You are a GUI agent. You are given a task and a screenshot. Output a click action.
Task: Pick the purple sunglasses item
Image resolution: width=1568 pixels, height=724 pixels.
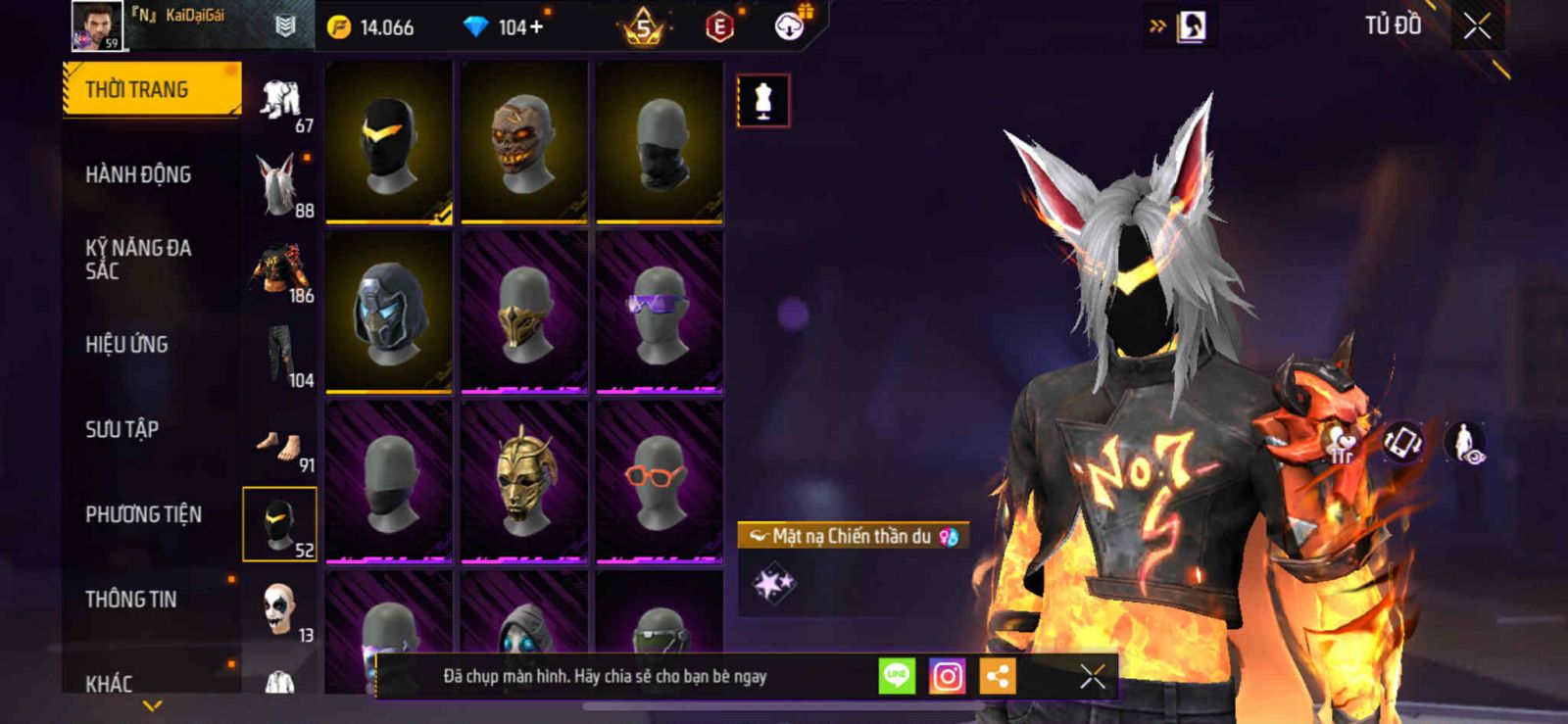click(660, 312)
